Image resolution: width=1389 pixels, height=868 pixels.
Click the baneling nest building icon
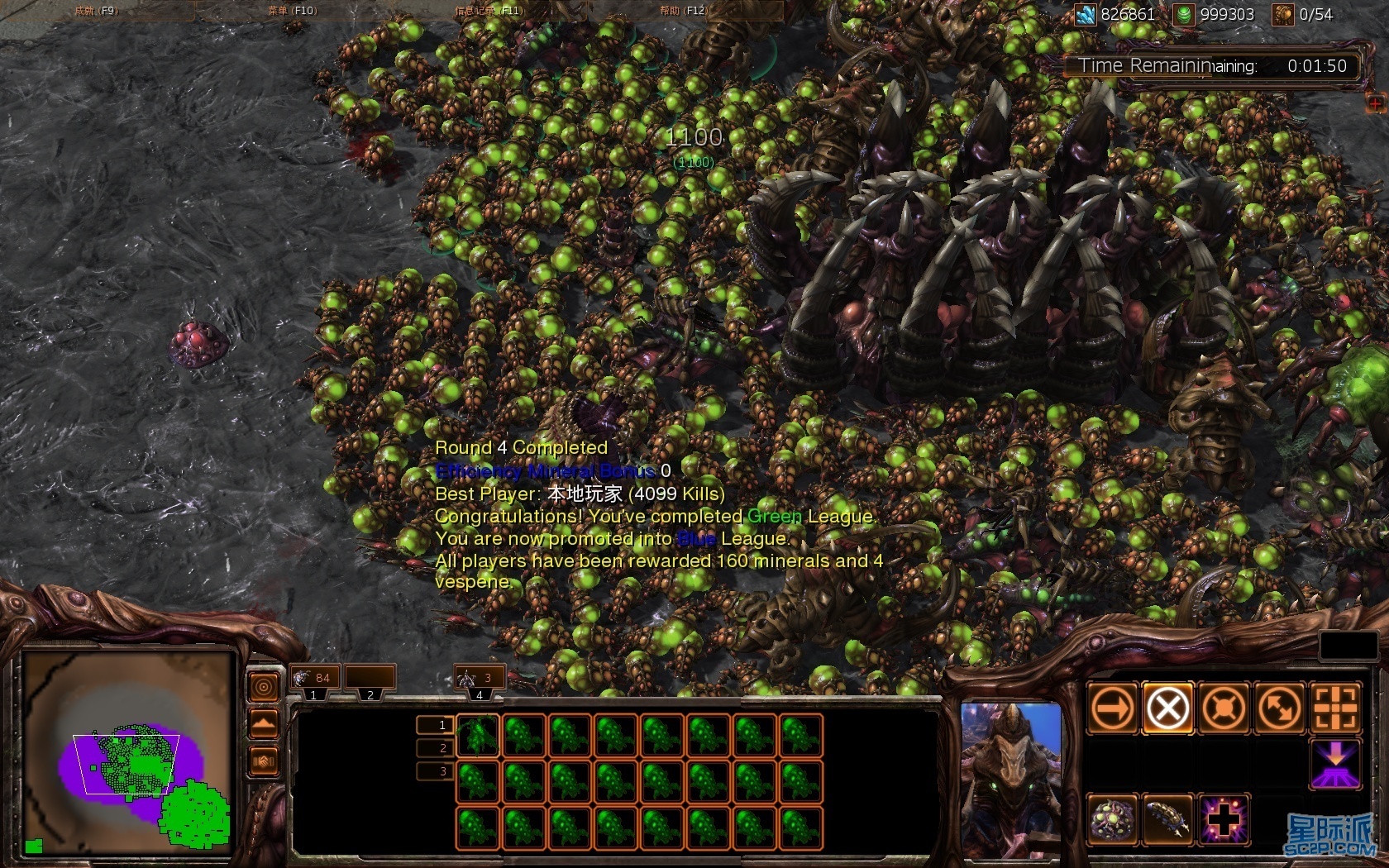1113,819
